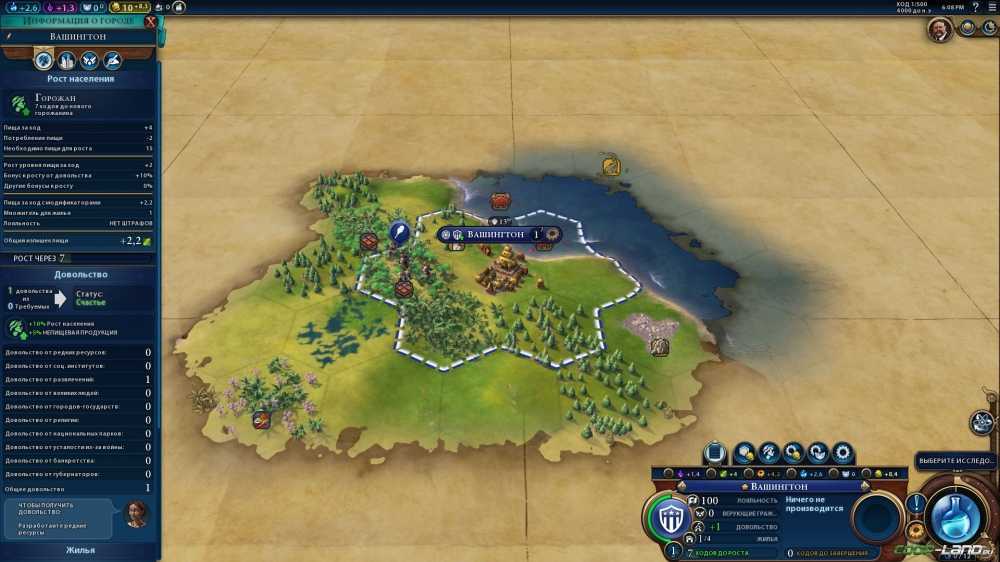Click the production gear button above city panel
This screenshot has width=1000, height=562.
tap(843, 453)
